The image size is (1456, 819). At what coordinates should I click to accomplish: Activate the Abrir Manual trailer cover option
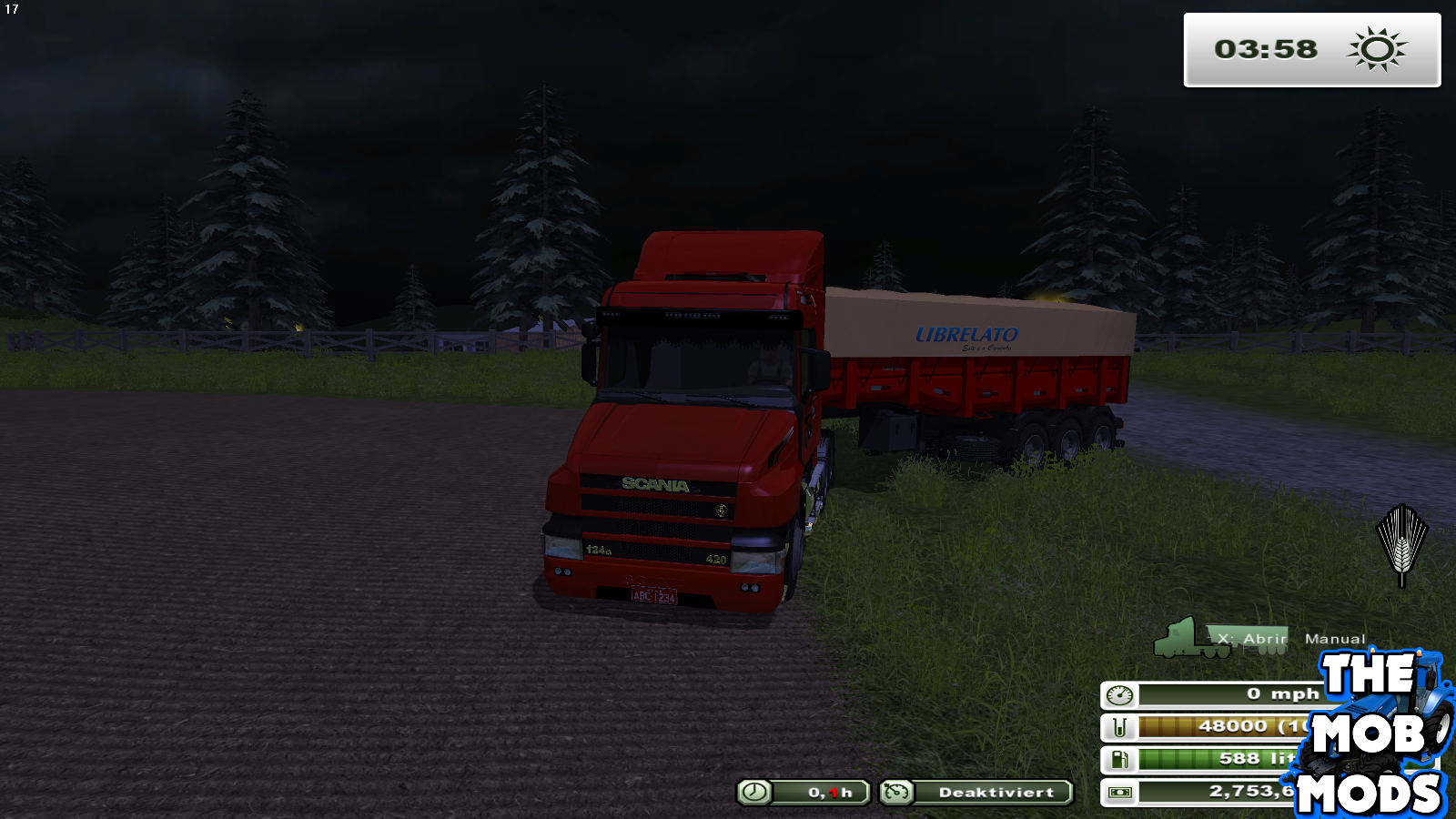tap(1294, 639)
